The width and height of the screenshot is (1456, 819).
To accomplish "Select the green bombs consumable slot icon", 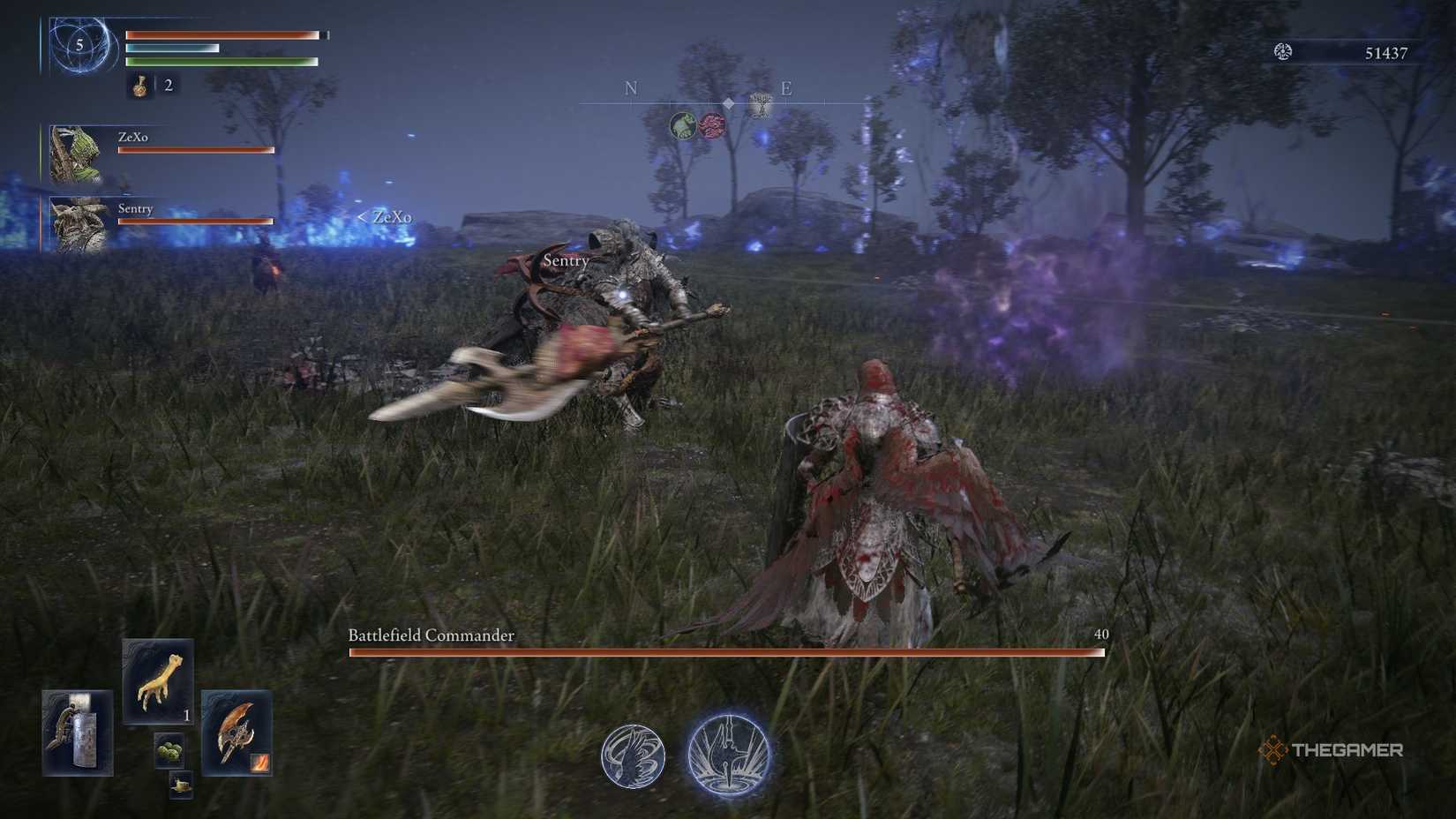I will (169, 750).
